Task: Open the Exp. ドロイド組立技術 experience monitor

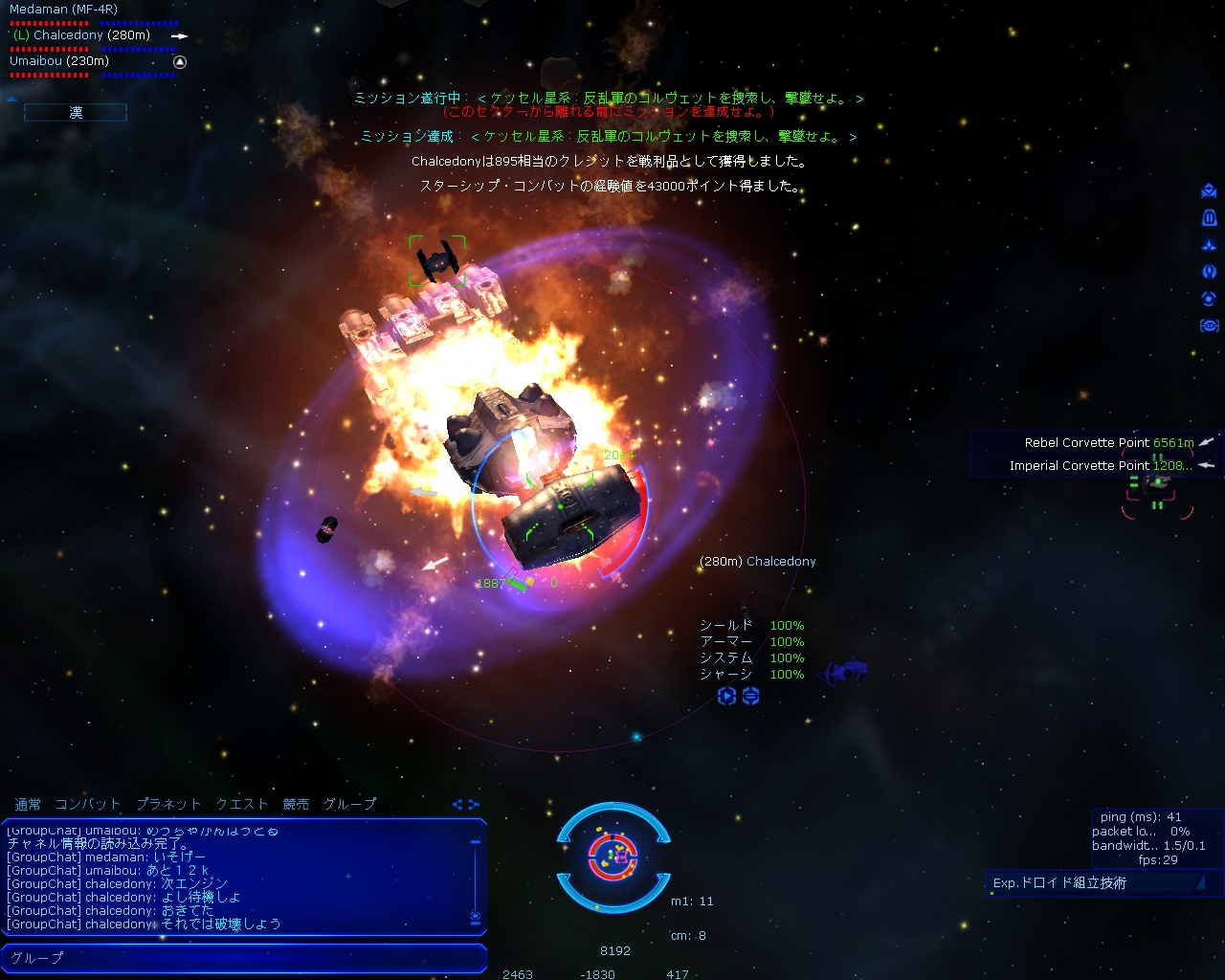Action: click(1093, 883)
